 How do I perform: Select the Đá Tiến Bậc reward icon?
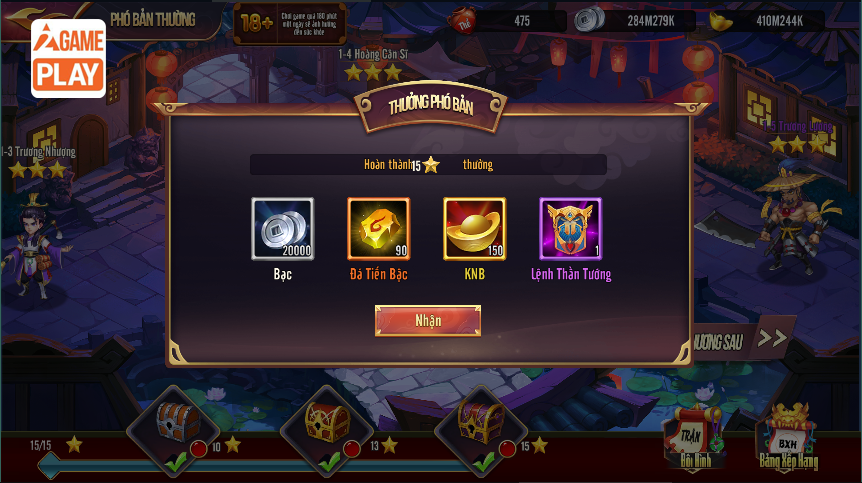click(x=378, y=229)
